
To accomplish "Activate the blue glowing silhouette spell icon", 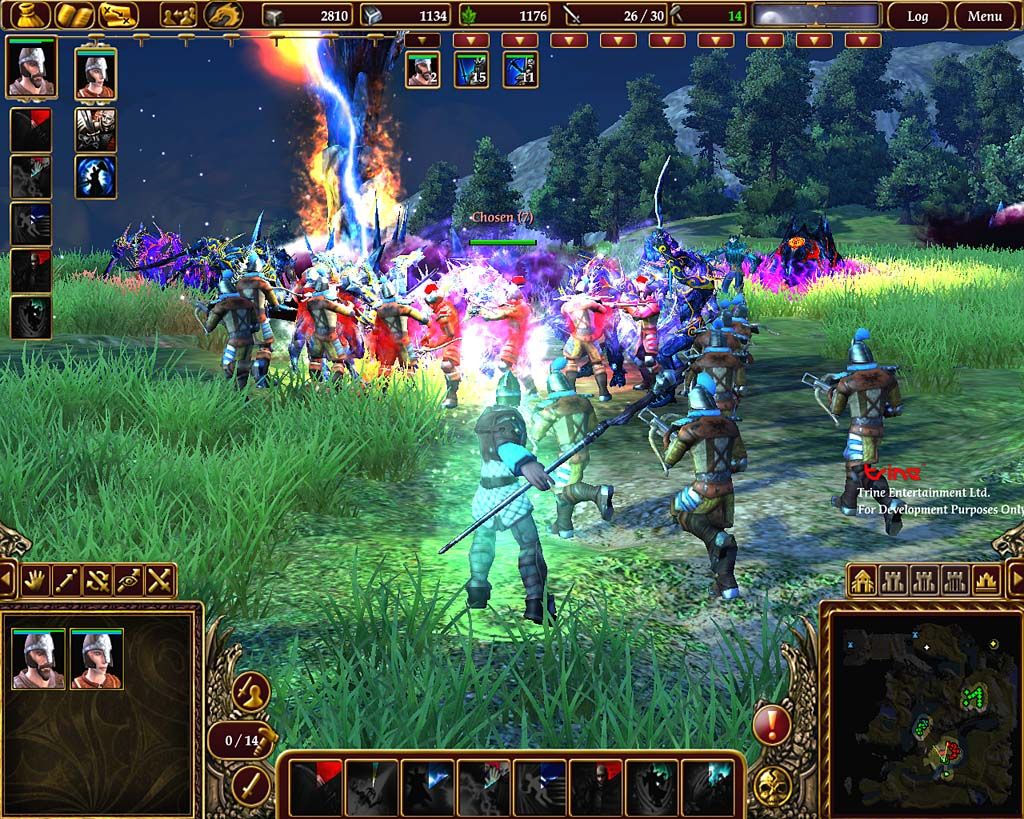I will (95, 176).
